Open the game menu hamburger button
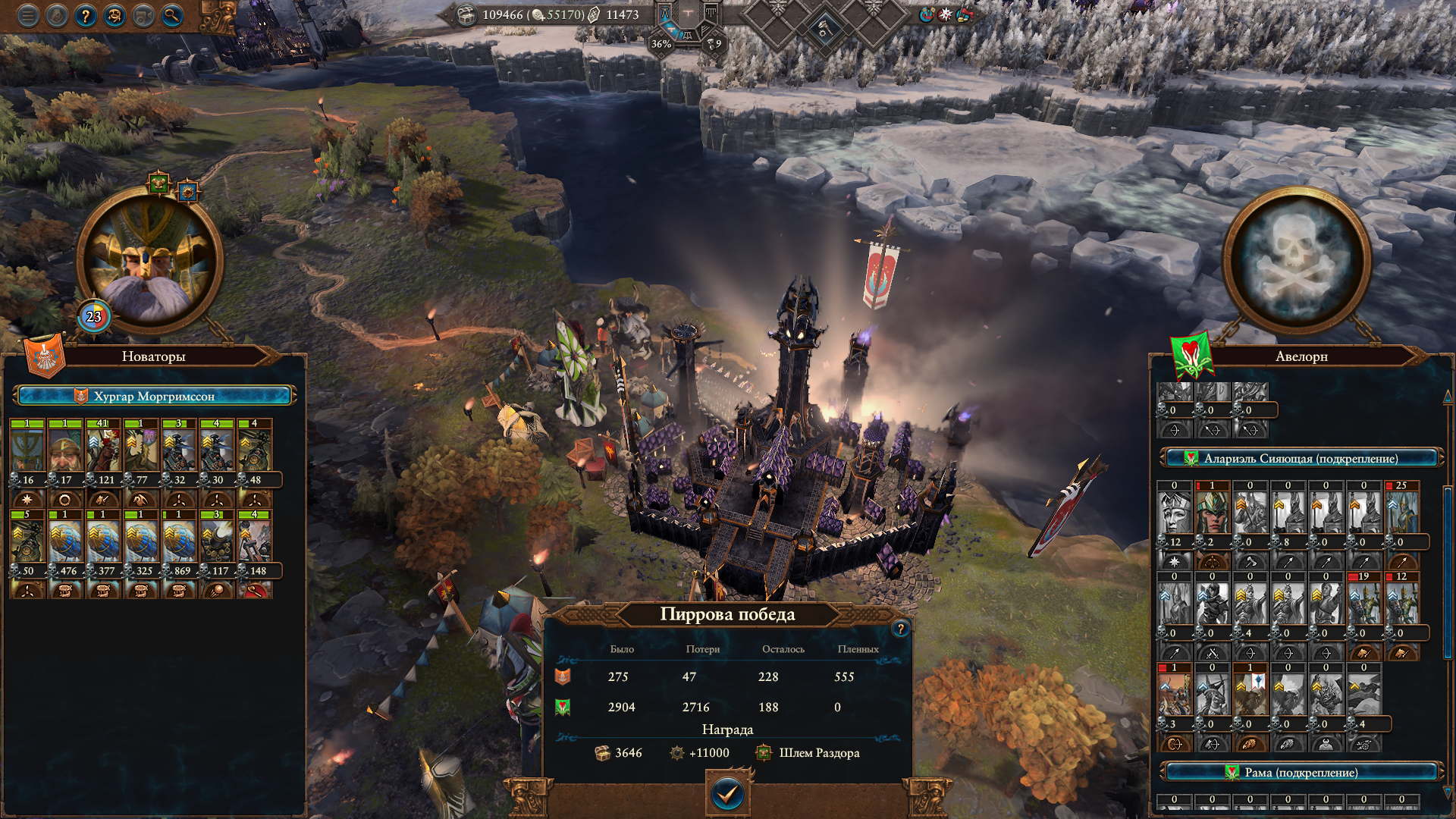The image size is (1456, 819). [x=28, y=15]
